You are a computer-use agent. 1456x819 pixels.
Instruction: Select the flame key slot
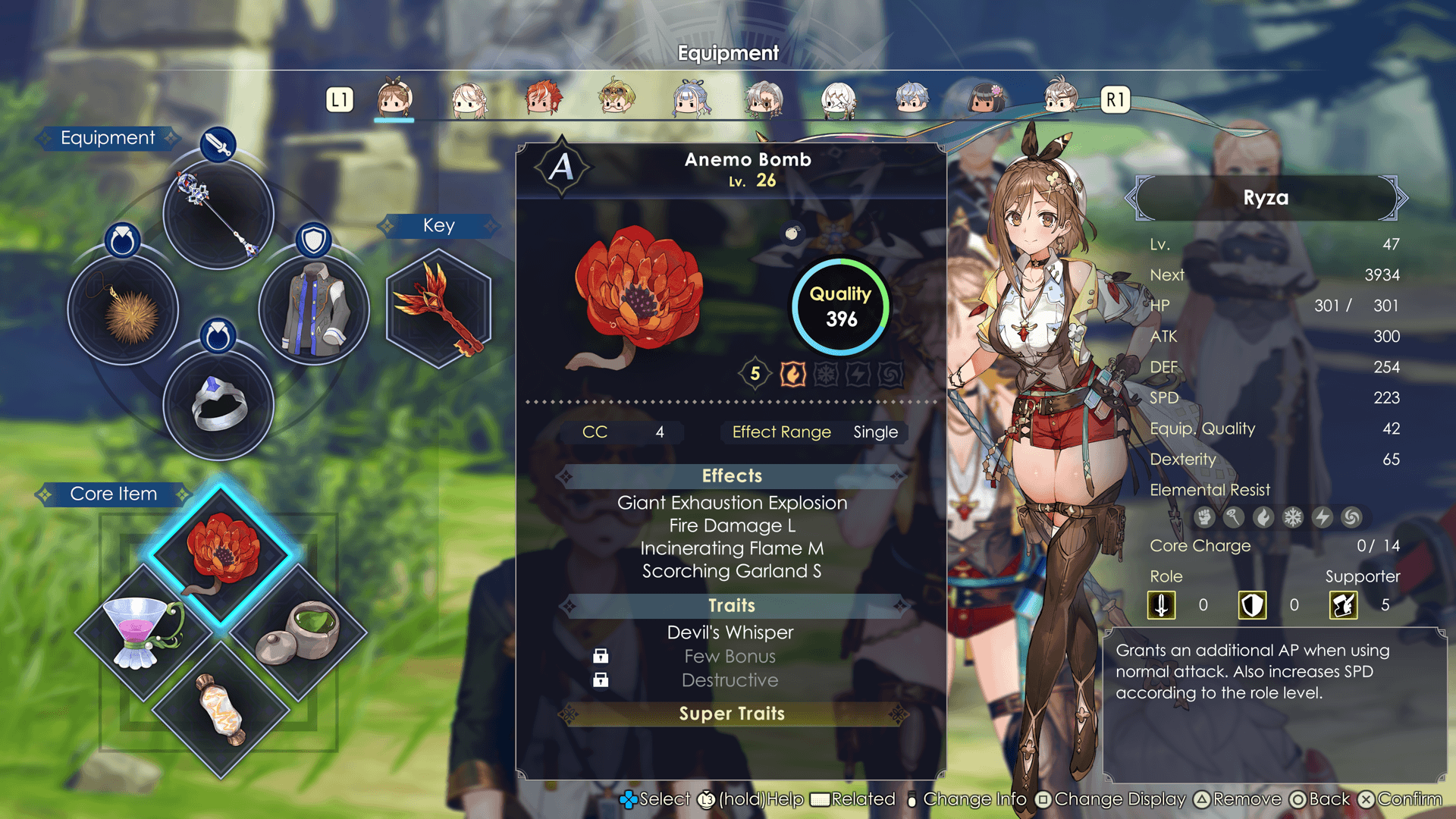pyautogui.click(x=439, y=309)
